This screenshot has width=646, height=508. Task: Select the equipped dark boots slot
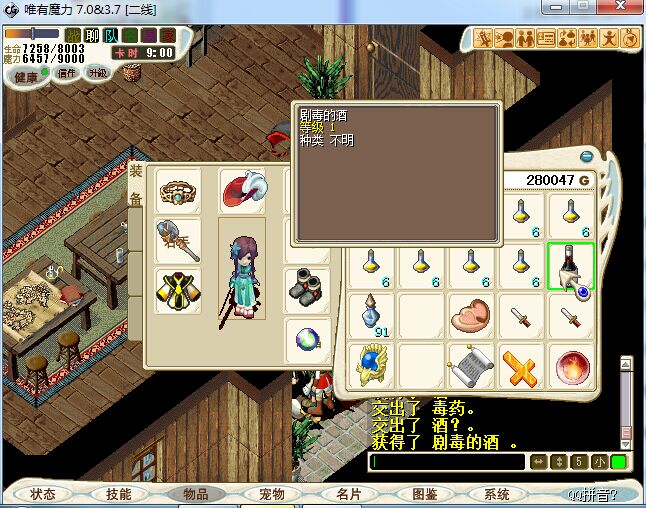click(306, 289)
